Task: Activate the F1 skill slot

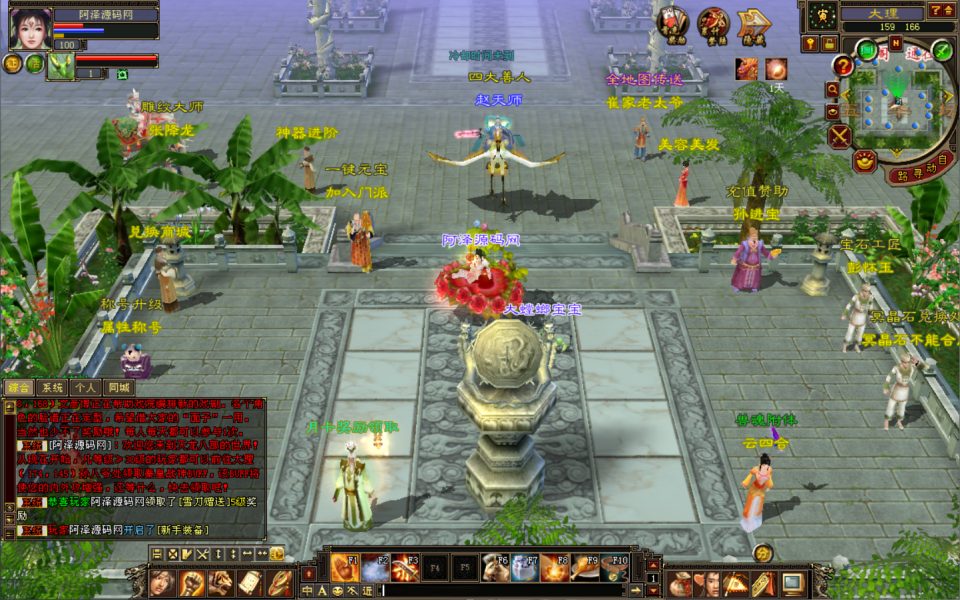Action: click(x=345, y=567)
